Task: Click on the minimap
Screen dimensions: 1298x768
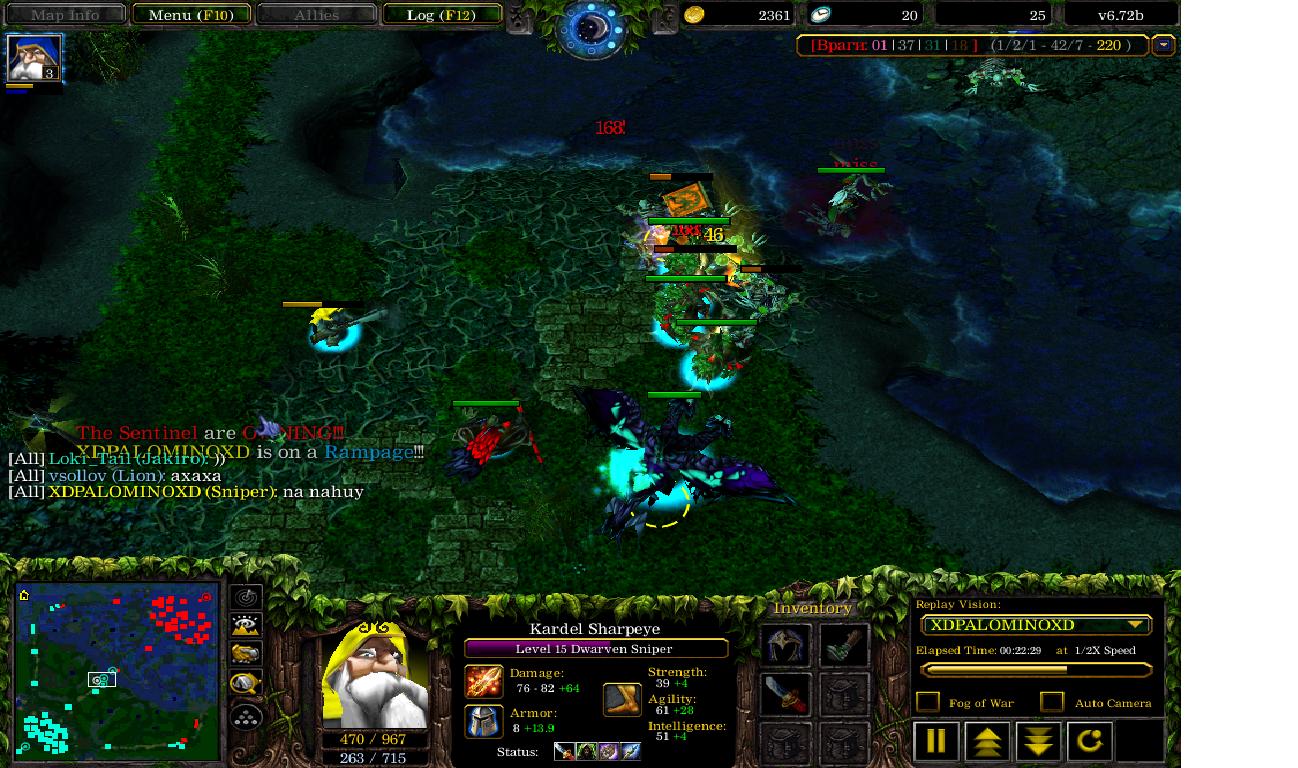Action: coord(118,671)
